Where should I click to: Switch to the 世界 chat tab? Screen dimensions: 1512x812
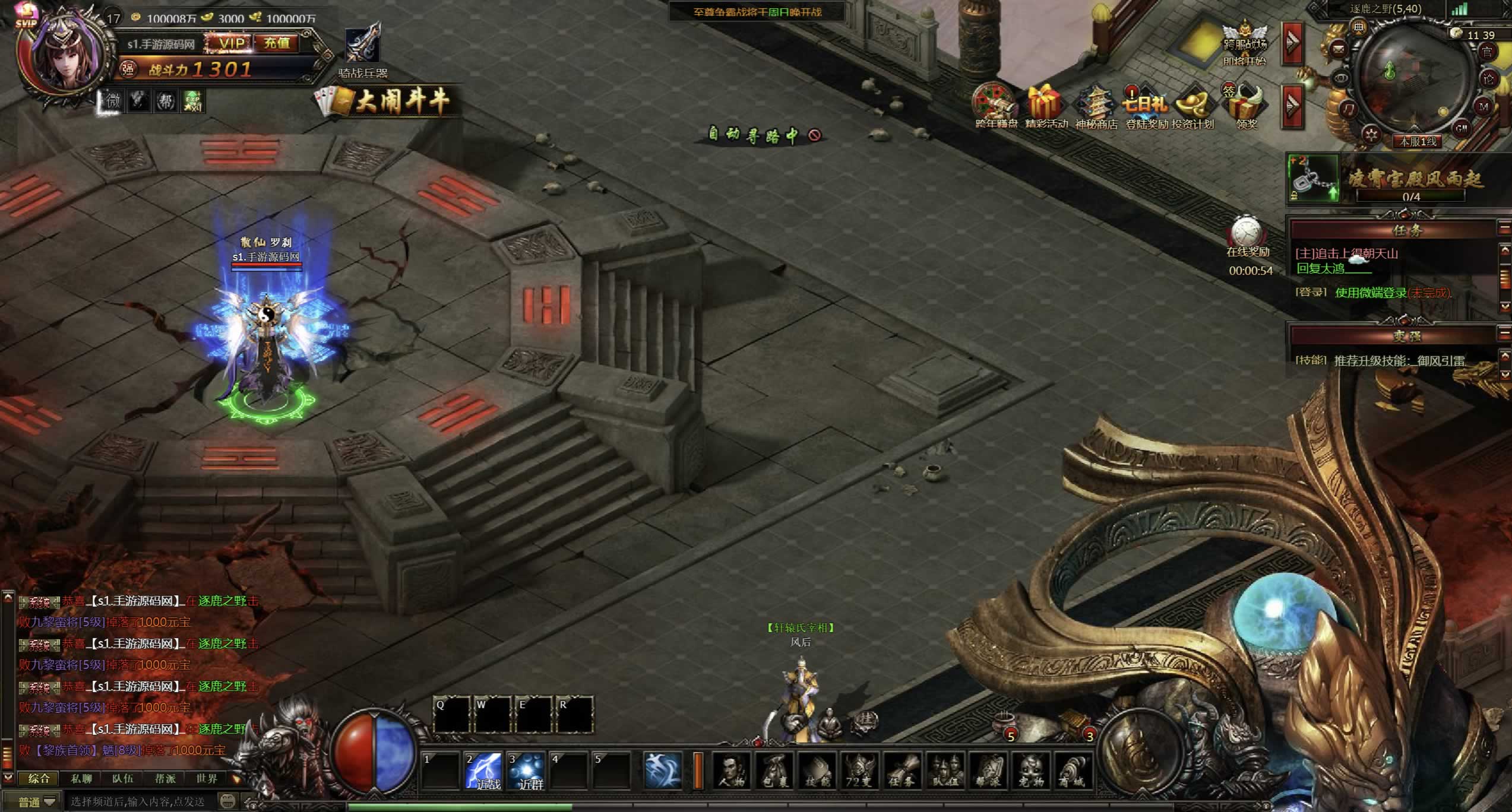coord(207,779)
